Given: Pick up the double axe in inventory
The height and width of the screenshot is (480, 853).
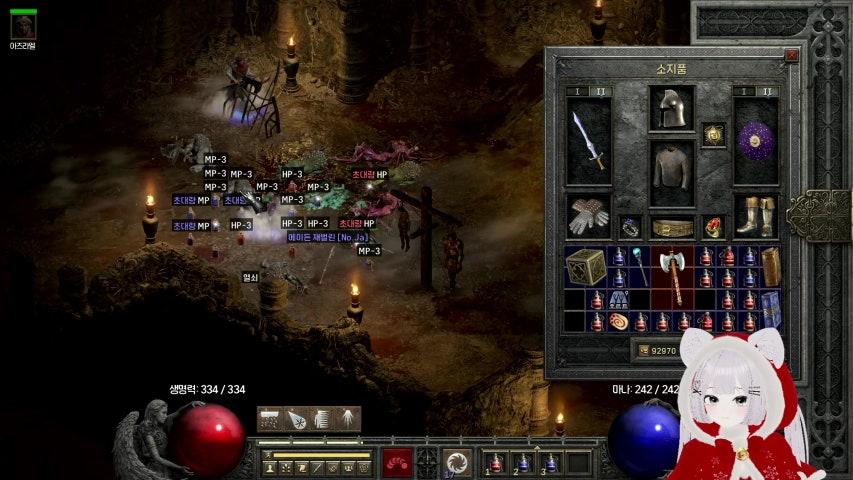Looking at the screenshot, I should coord(673,276).
